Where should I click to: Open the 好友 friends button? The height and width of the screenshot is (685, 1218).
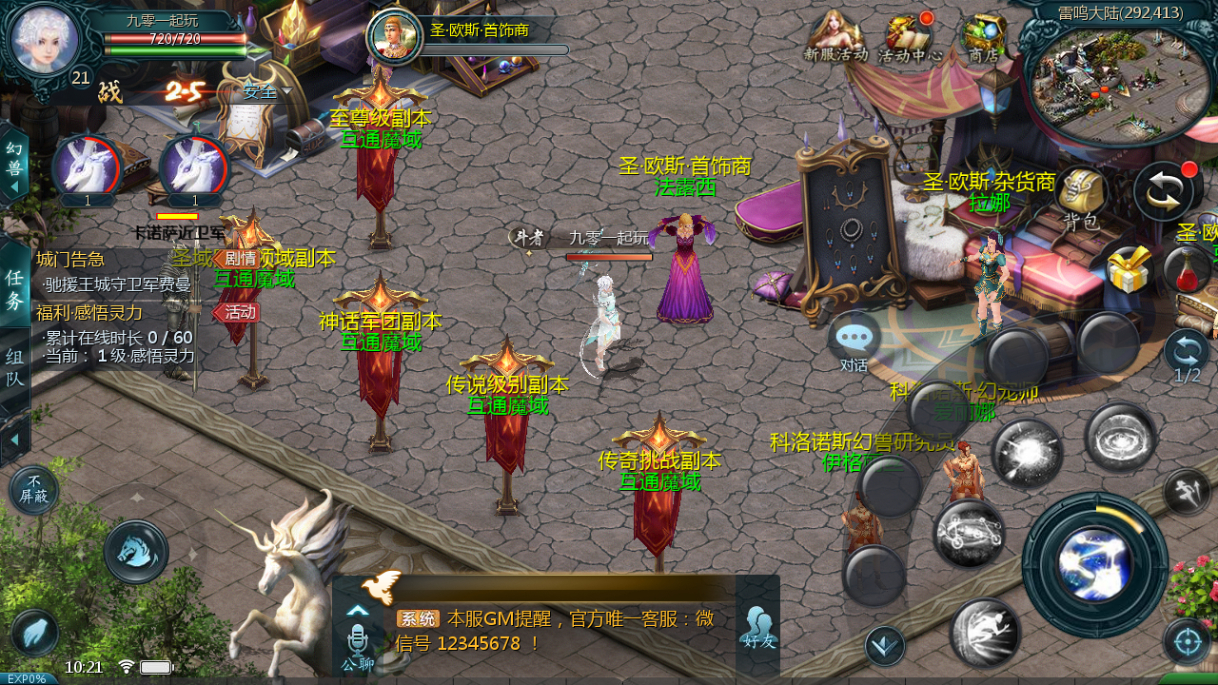coord(758,627)
